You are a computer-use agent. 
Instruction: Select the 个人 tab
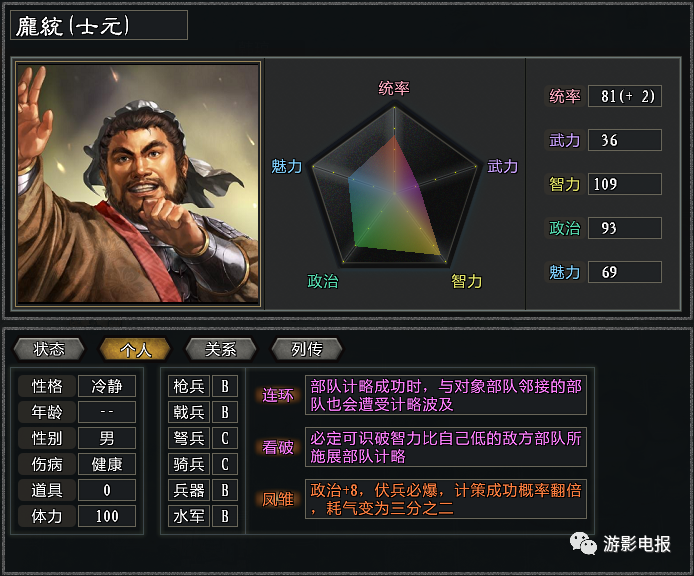click(x=135, y=349)
